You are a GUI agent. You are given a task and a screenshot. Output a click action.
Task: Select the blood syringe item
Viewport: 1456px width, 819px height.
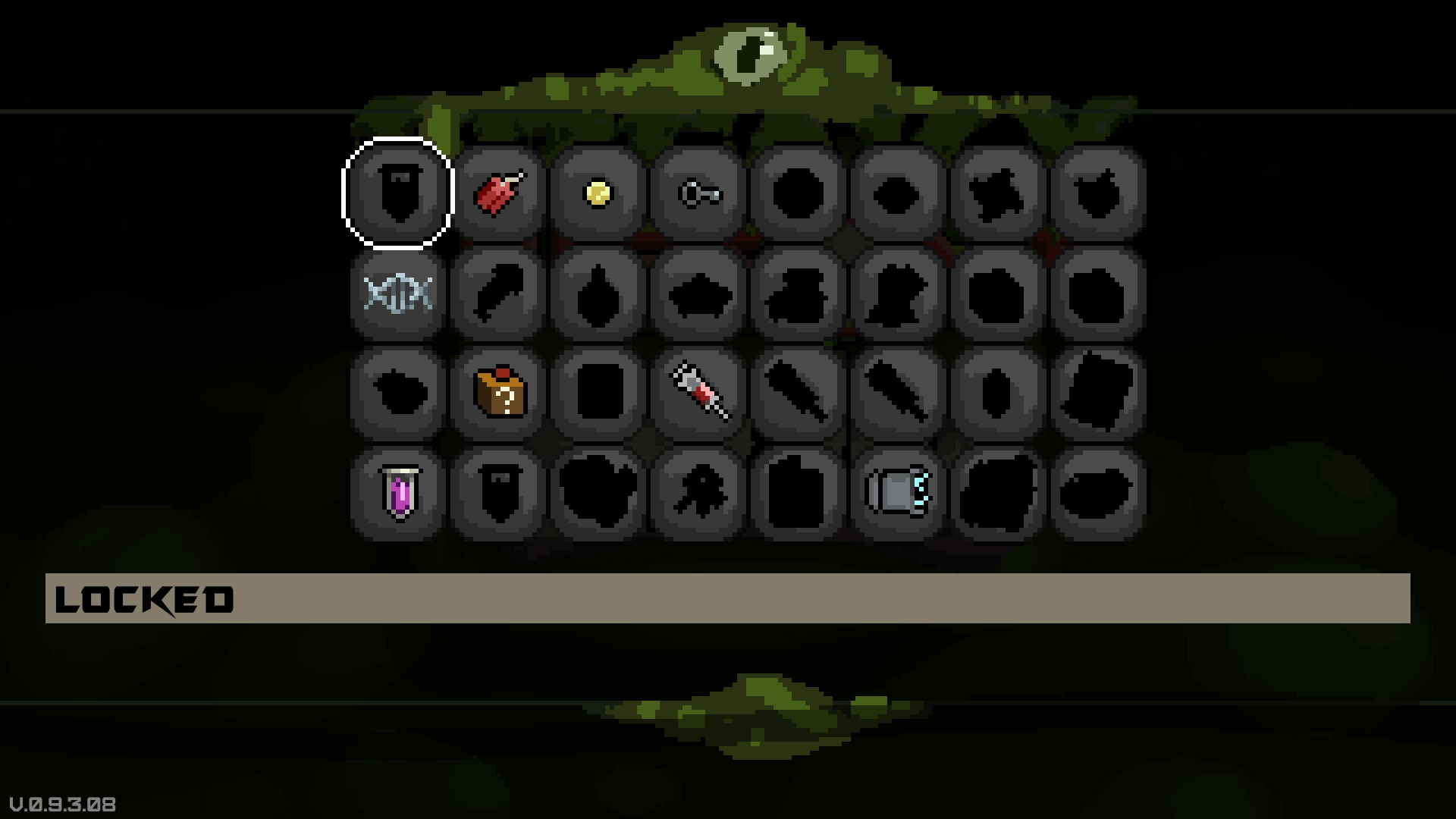click(698, 392)
